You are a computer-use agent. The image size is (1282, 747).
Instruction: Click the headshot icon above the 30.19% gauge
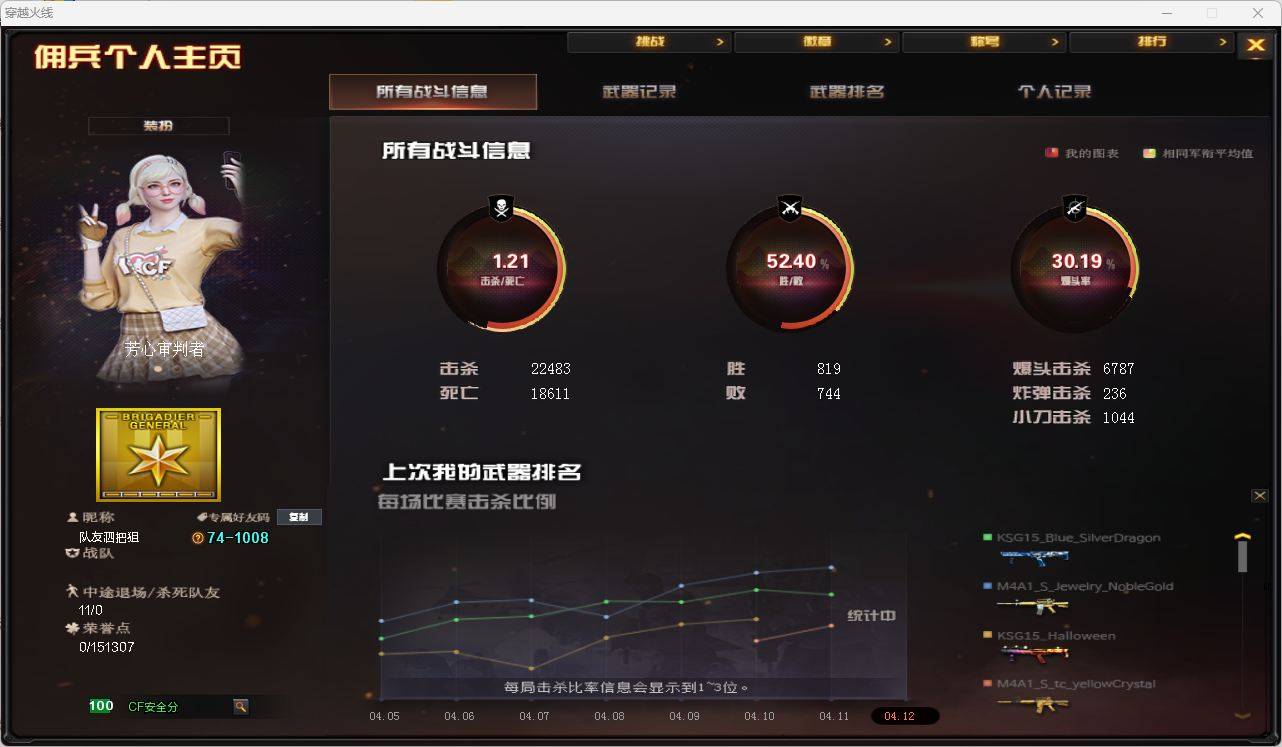coord(1075,208)
